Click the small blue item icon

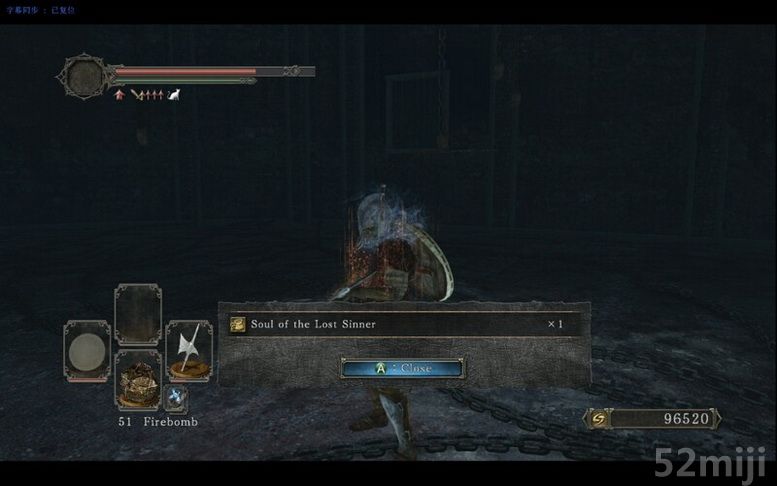[x=176, y=398]
